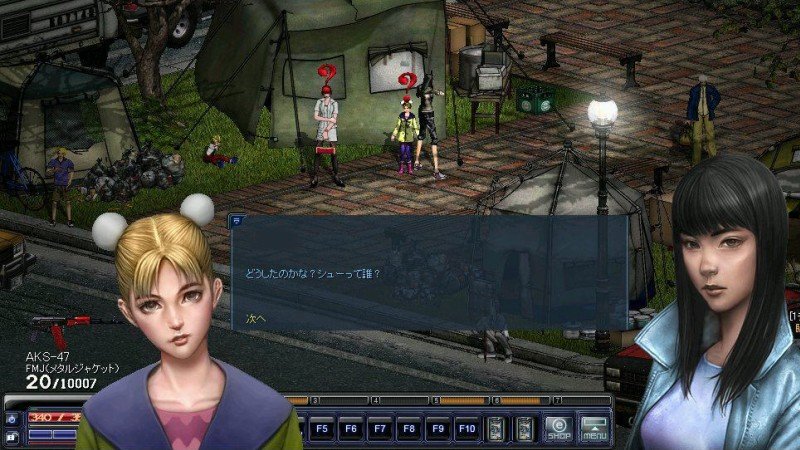Continue the dialogue with 次へ
The height and width of the screenshot is (450, 800).
click(x=256, y=318)
